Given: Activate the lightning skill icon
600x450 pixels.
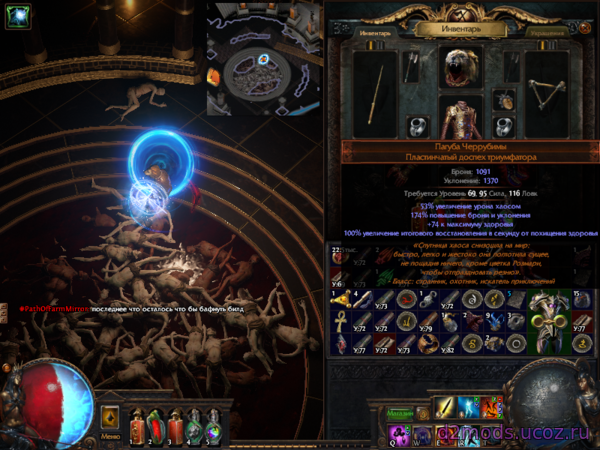Looking at the screenshot, I should pos(468,408).
